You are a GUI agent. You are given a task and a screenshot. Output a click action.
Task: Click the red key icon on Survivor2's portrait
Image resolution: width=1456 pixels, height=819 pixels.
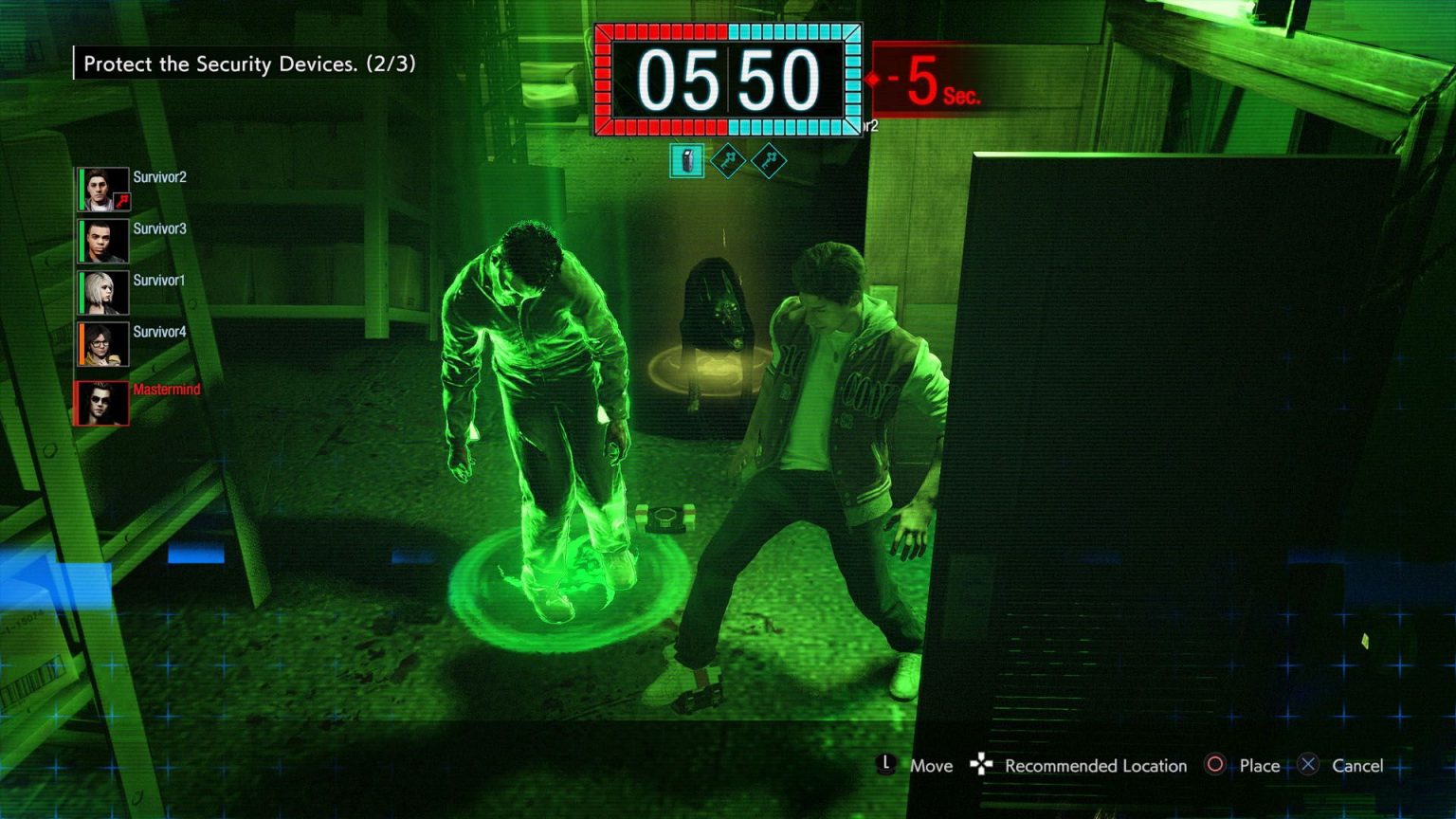pyautogui.click(x=120, y=201)
